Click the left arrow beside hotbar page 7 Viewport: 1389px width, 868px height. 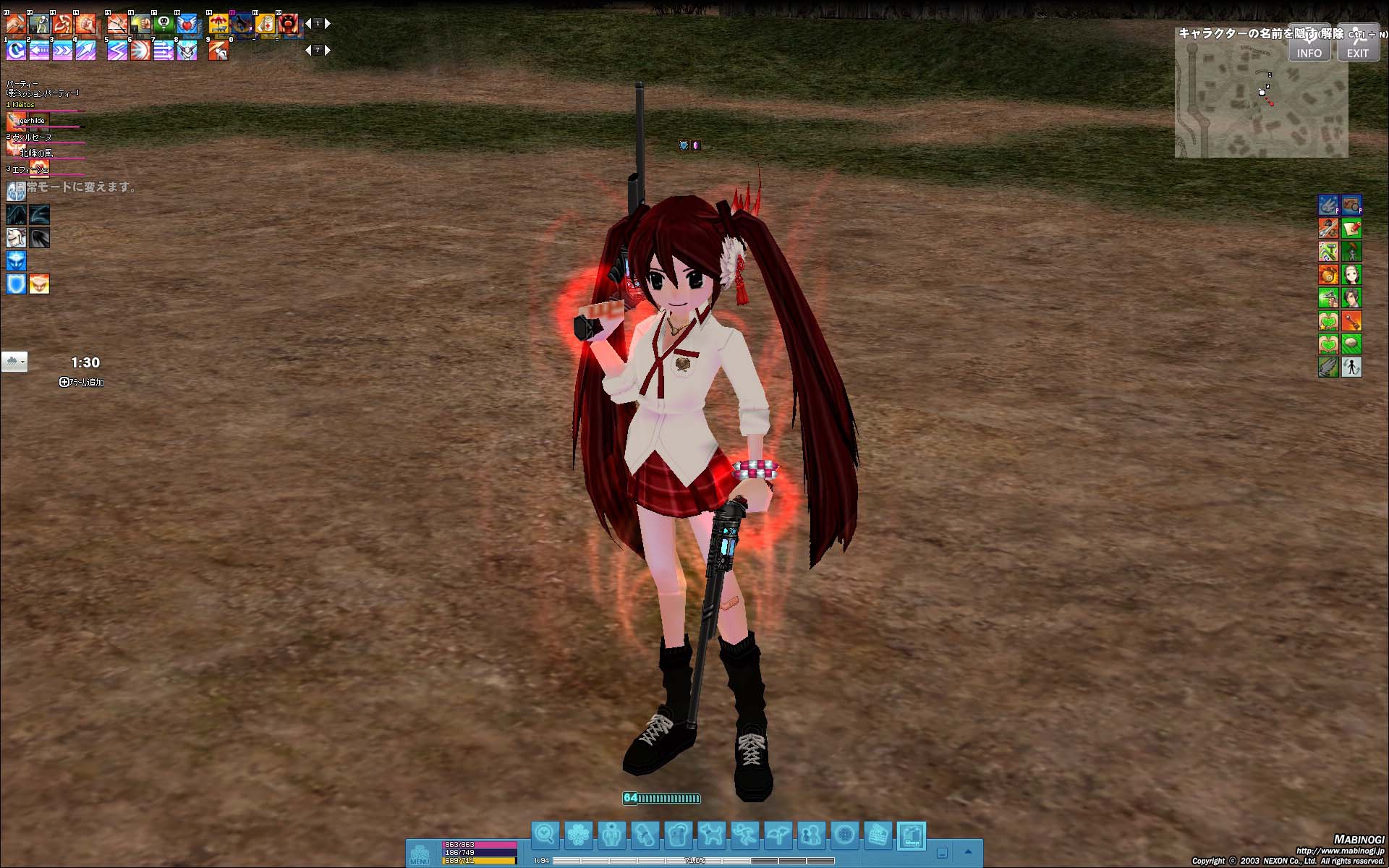(309, 50)
